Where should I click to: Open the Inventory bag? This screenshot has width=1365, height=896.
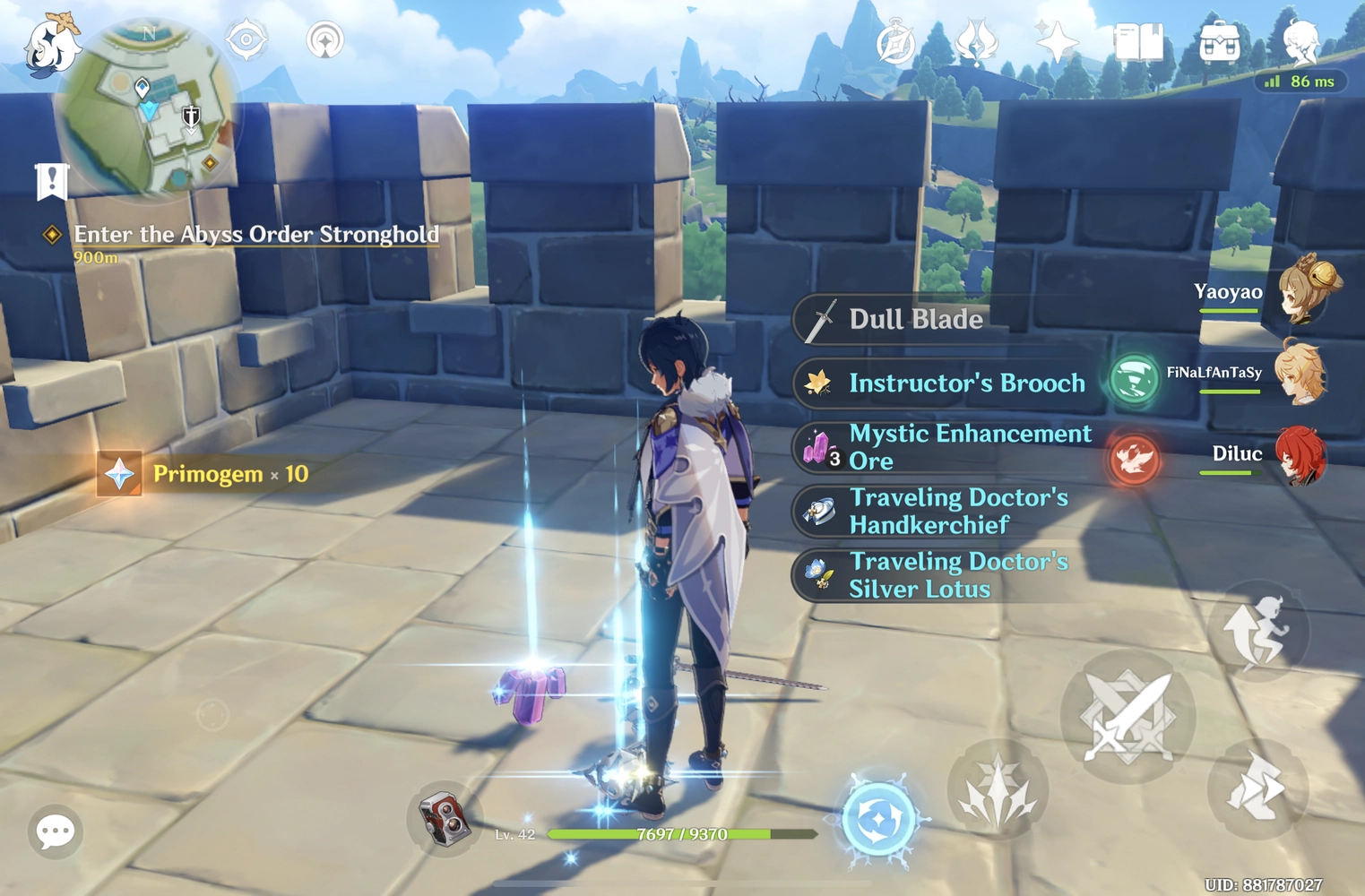tap(1219, 40)
